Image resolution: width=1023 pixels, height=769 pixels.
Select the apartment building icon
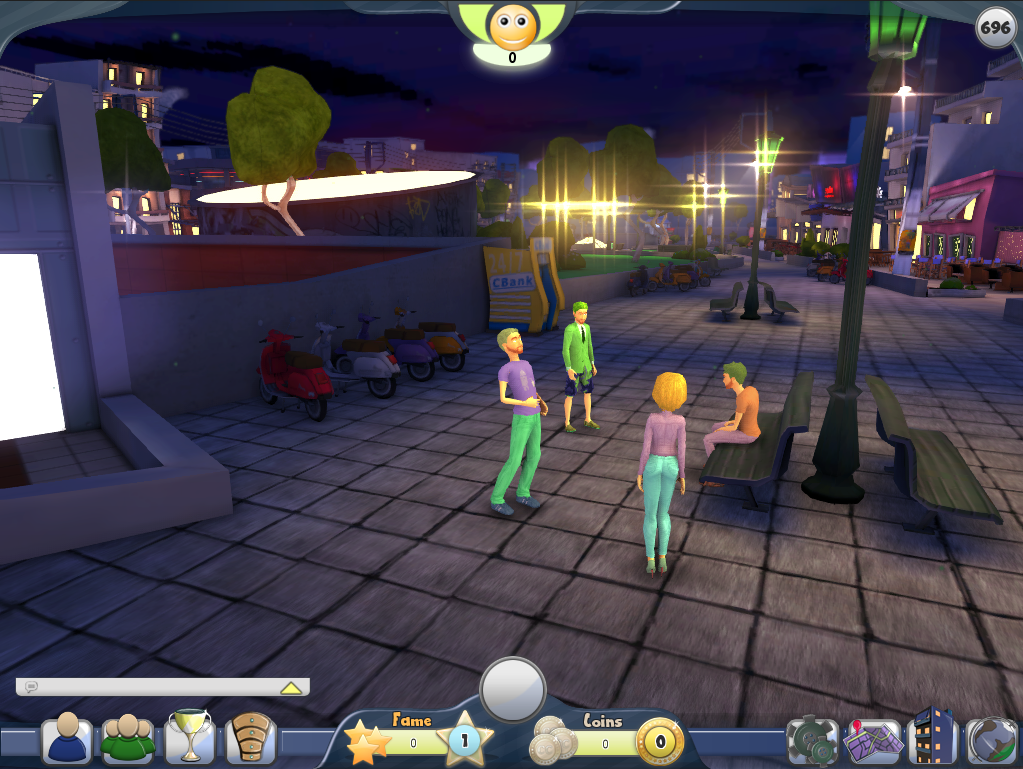[x=934, y=738]
